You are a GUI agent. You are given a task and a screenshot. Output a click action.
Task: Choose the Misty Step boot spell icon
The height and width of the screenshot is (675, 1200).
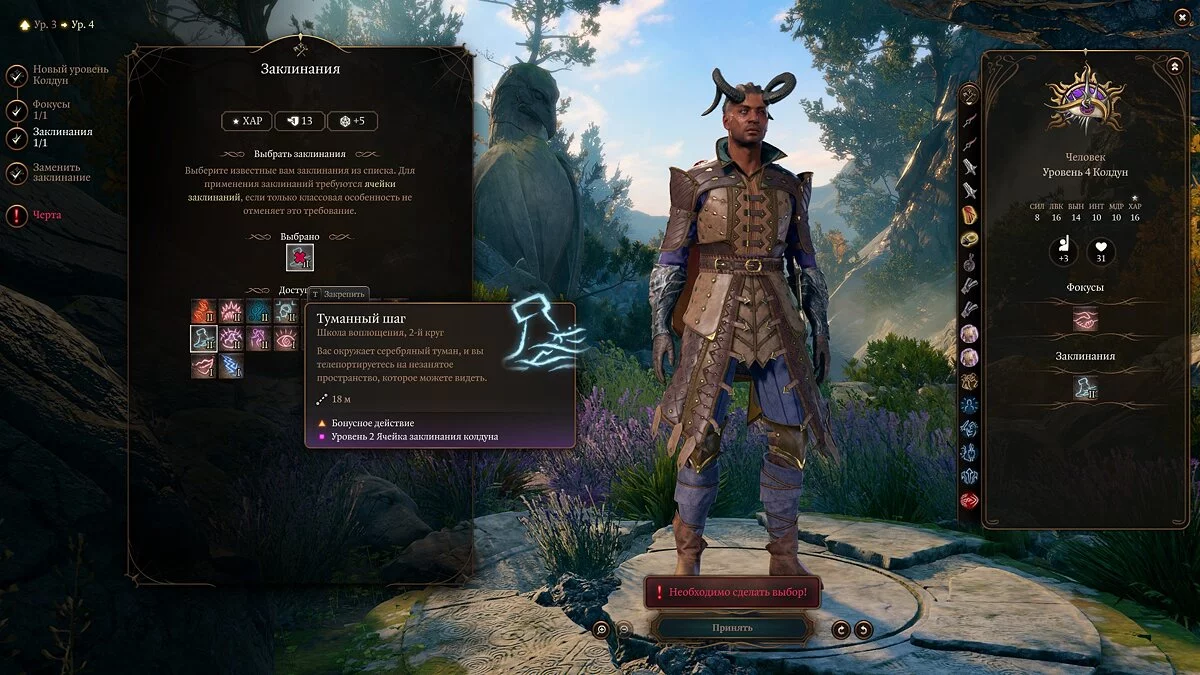[204, 339]
